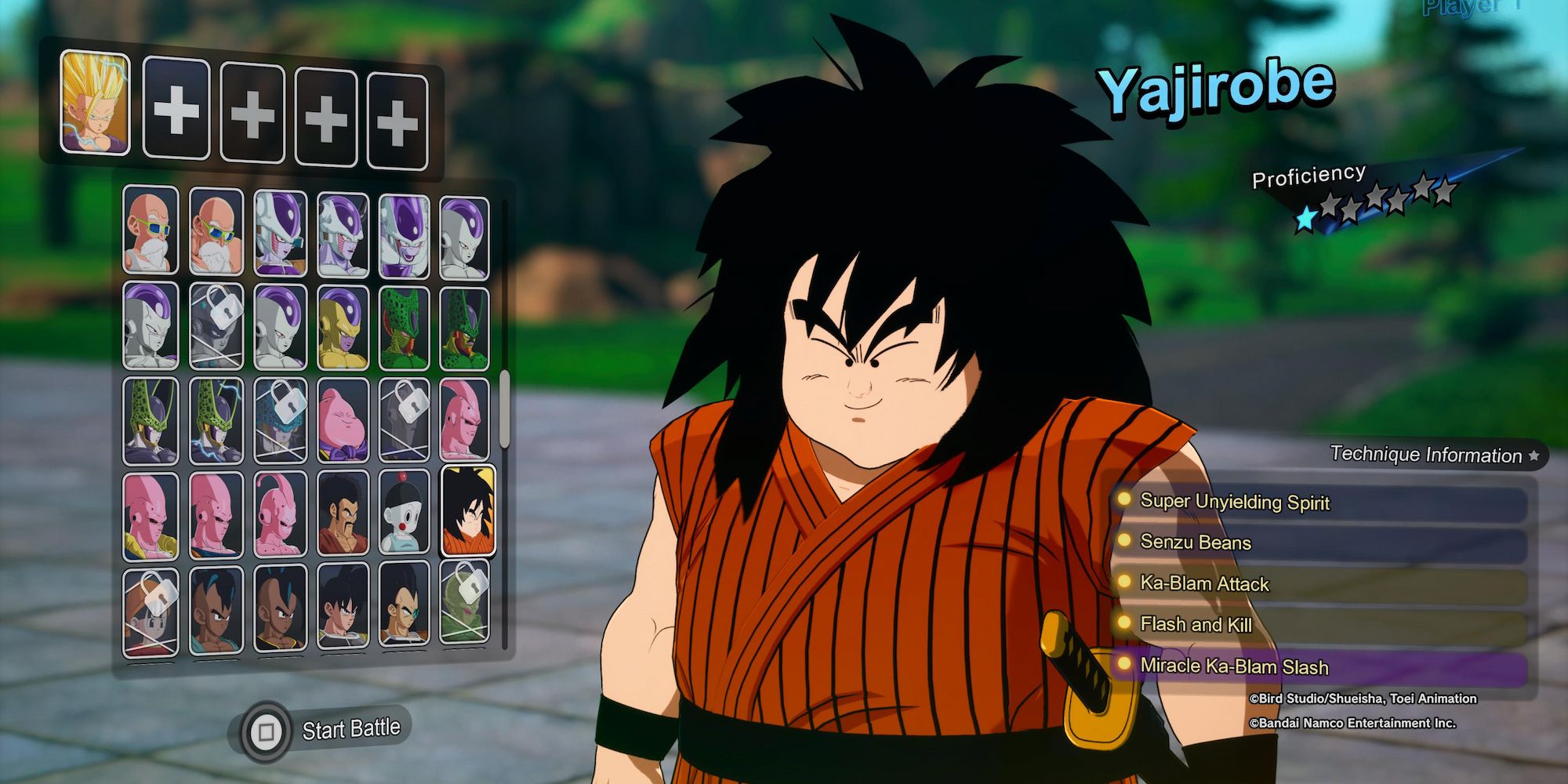Click the Super Saiyan Gohan team slot thumbnail
1568x784 pixels.
pyautogui.click(x=96, y=102)
